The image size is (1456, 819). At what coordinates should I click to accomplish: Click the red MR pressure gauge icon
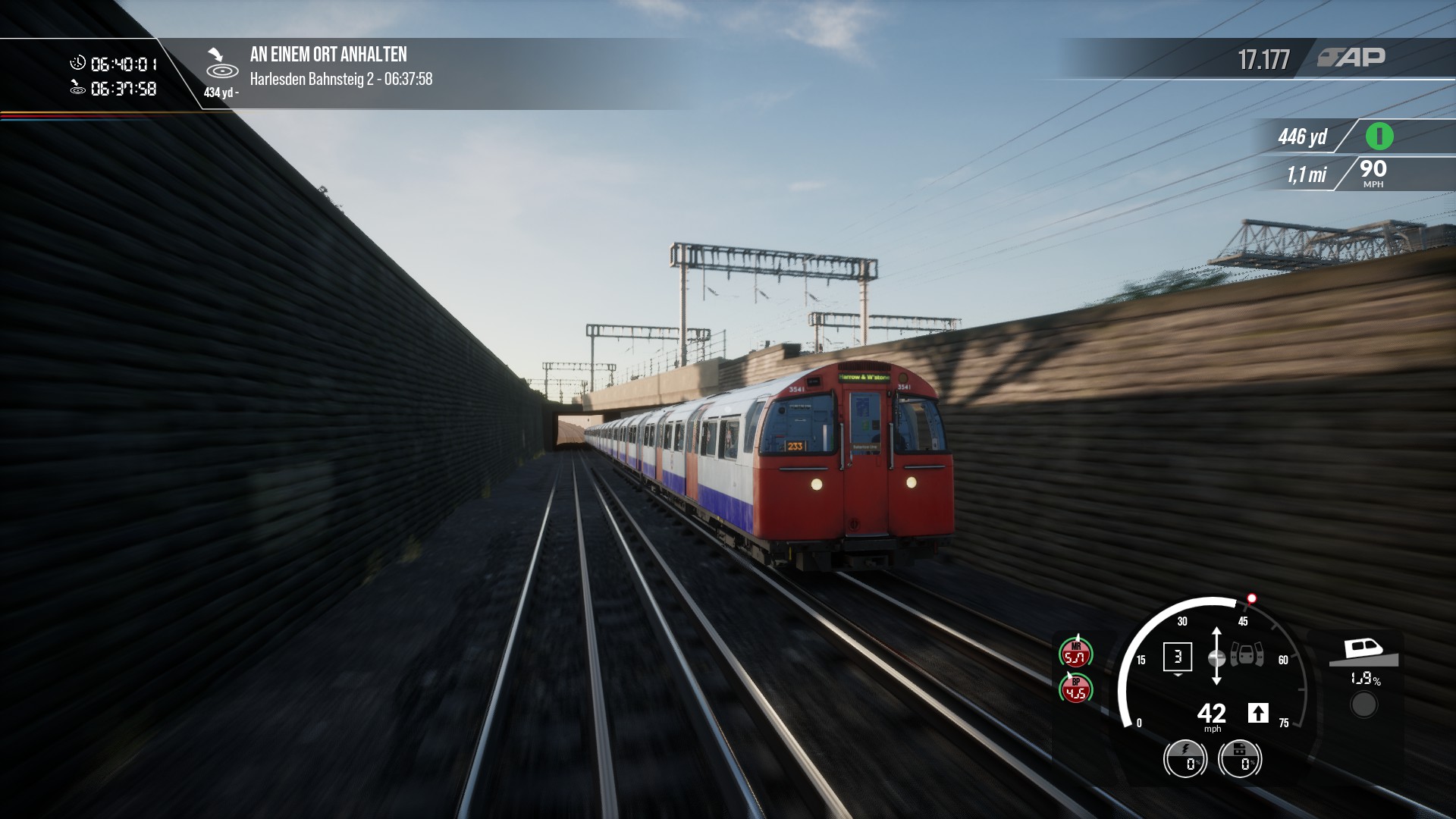[1075, 654]
